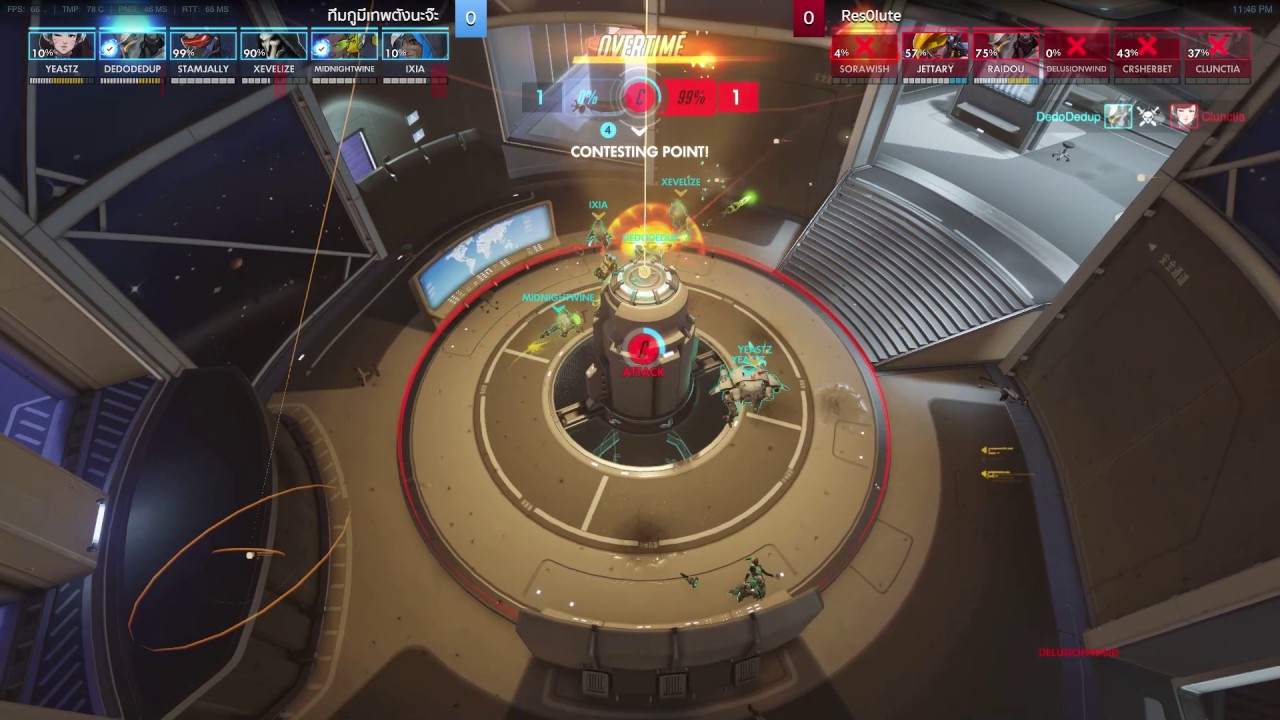This screenshot has width=1280, height=720.
Task: Select YEASTZ's player portrait
Action: tap(62, 47)
